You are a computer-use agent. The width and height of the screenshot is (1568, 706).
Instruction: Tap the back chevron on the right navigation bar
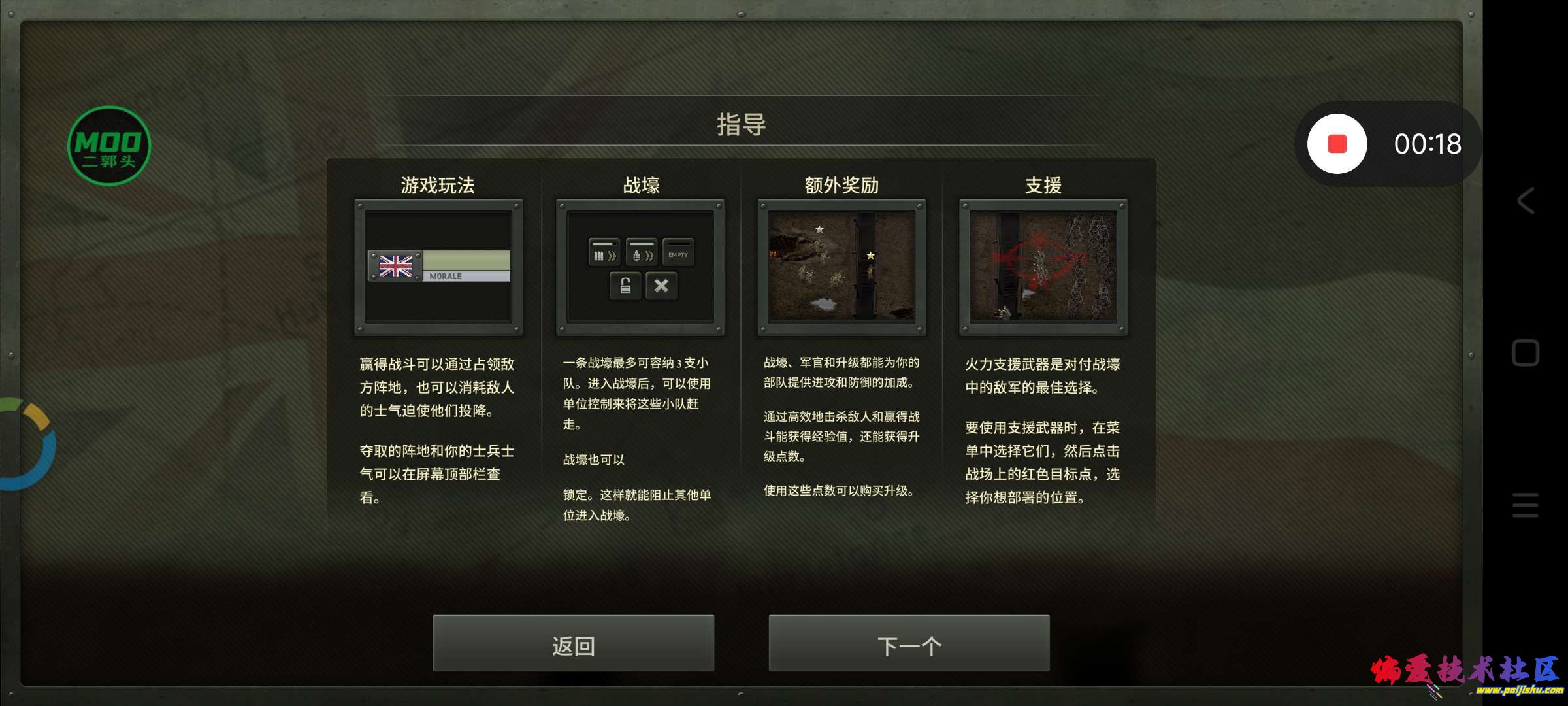[x=1527, y=201]
